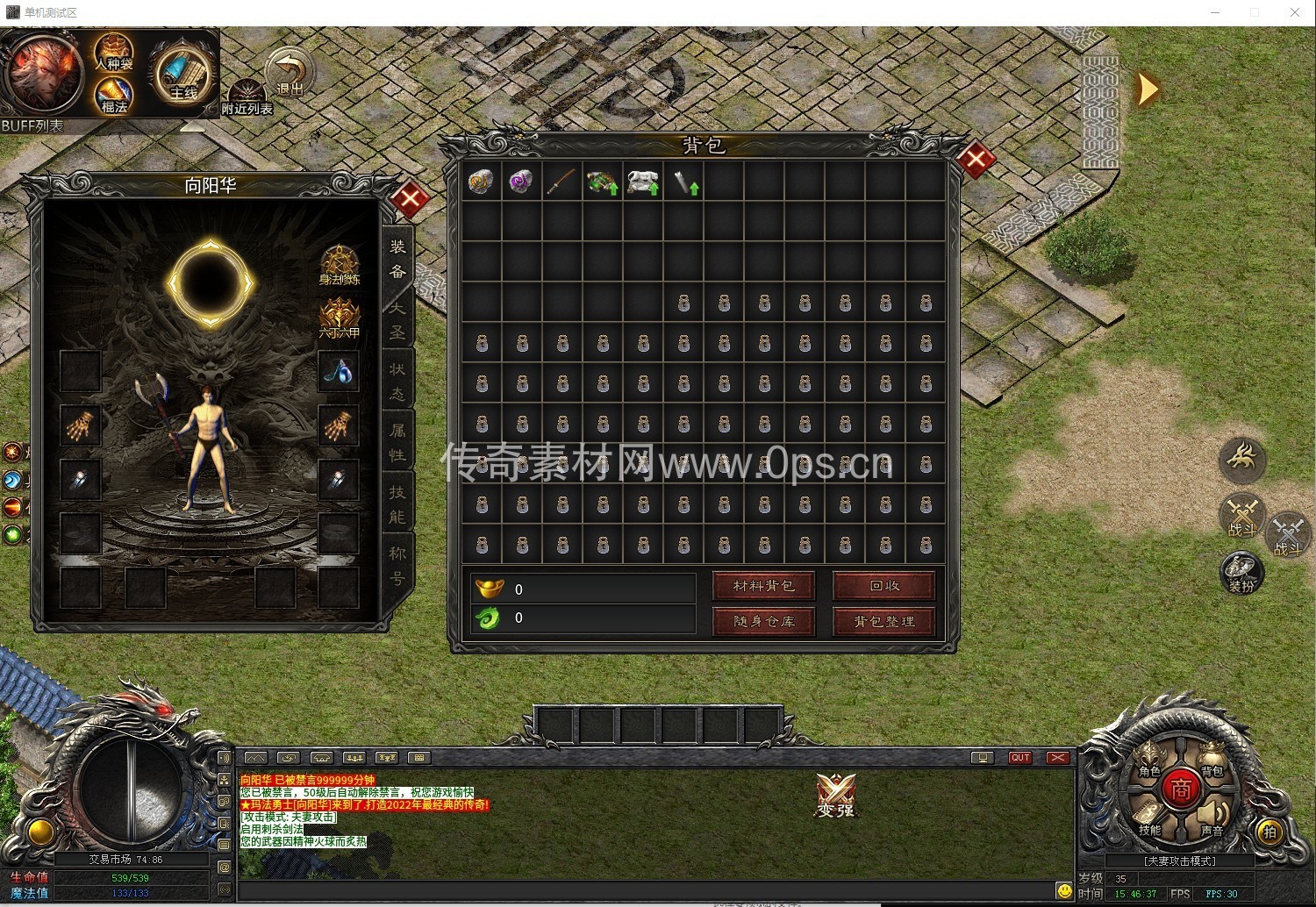The image size is (1316, 907).
Task: Close the game window
Action: [x=1294, y=12]
